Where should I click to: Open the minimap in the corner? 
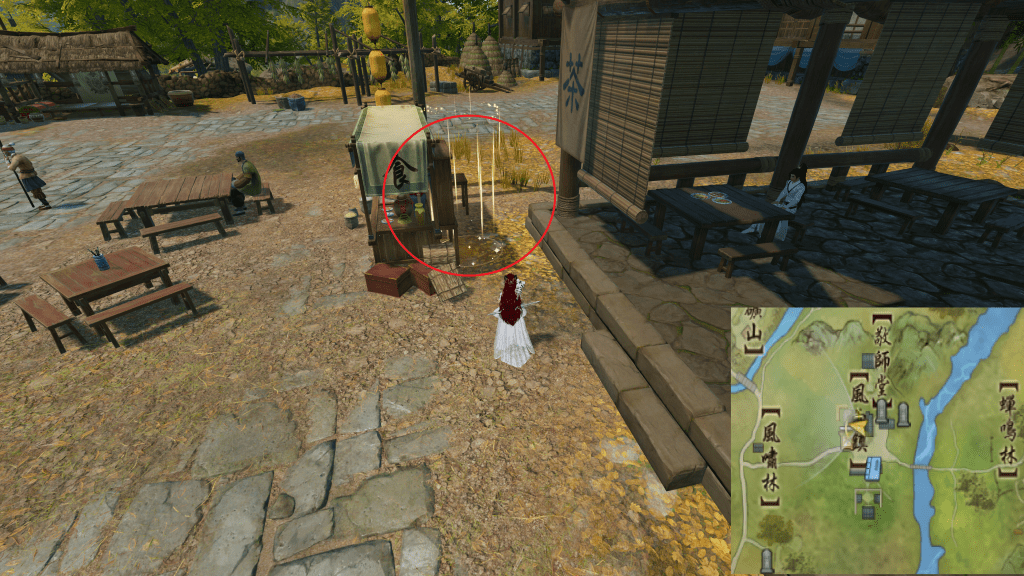(x=877, y=440)
